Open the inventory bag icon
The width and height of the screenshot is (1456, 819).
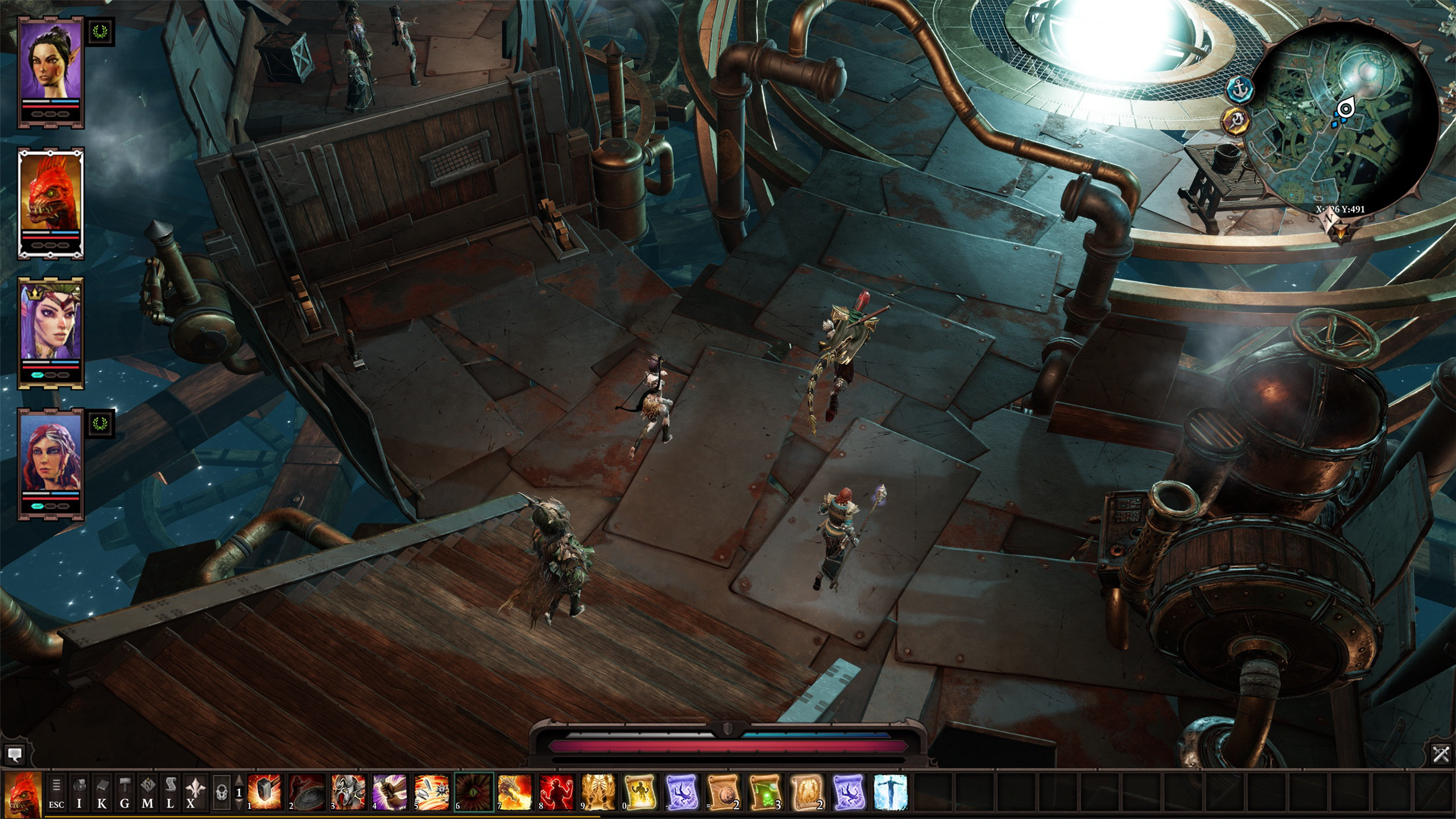point(80,792)
